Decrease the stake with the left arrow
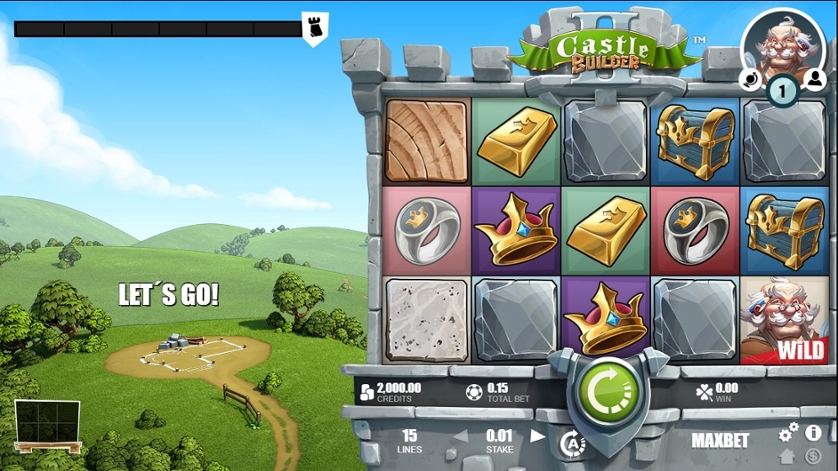This screenshot has width=838, height=471. coord(461,437)
